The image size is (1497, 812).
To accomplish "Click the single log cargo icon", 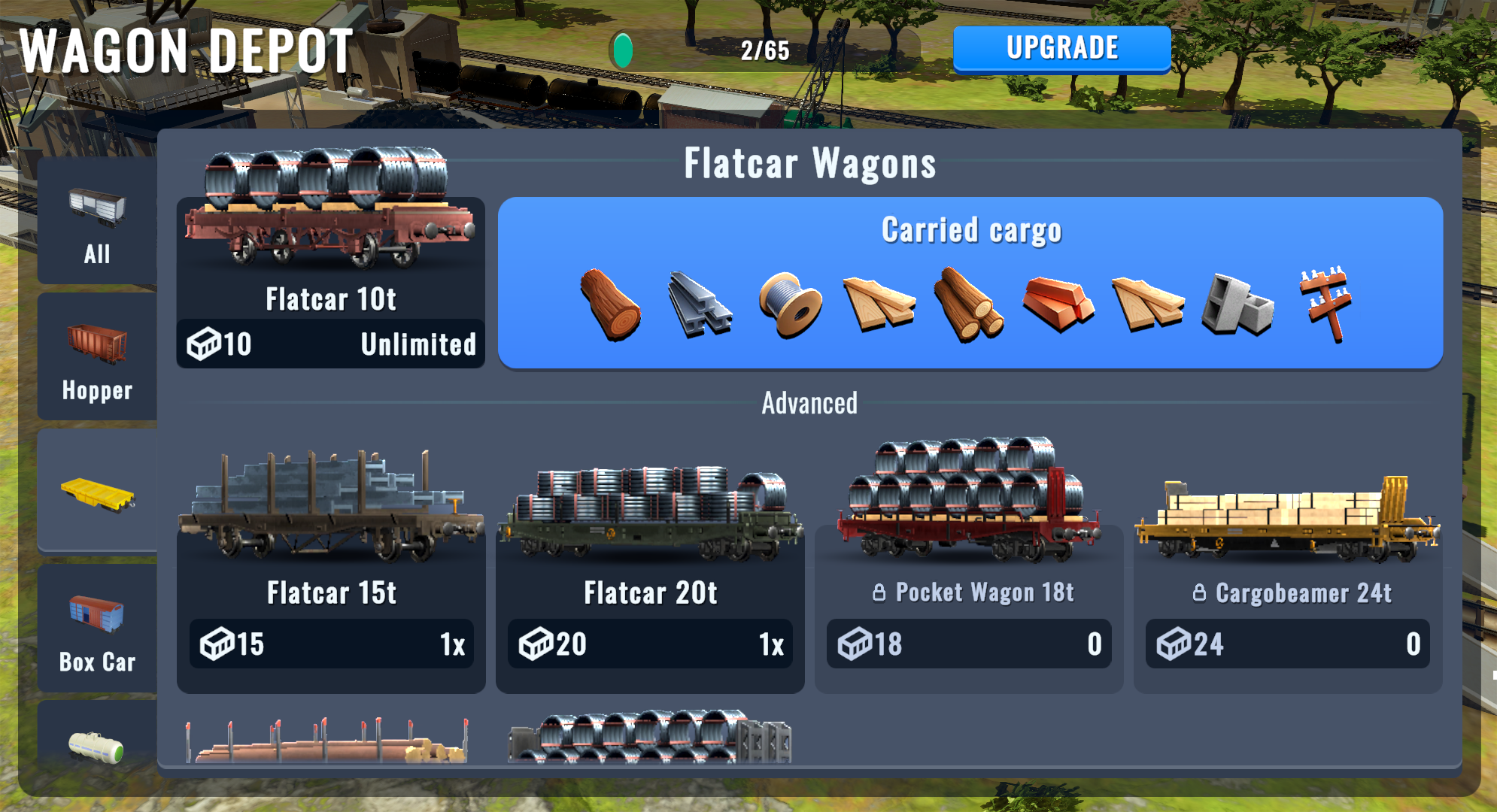I will click(610, 304).
